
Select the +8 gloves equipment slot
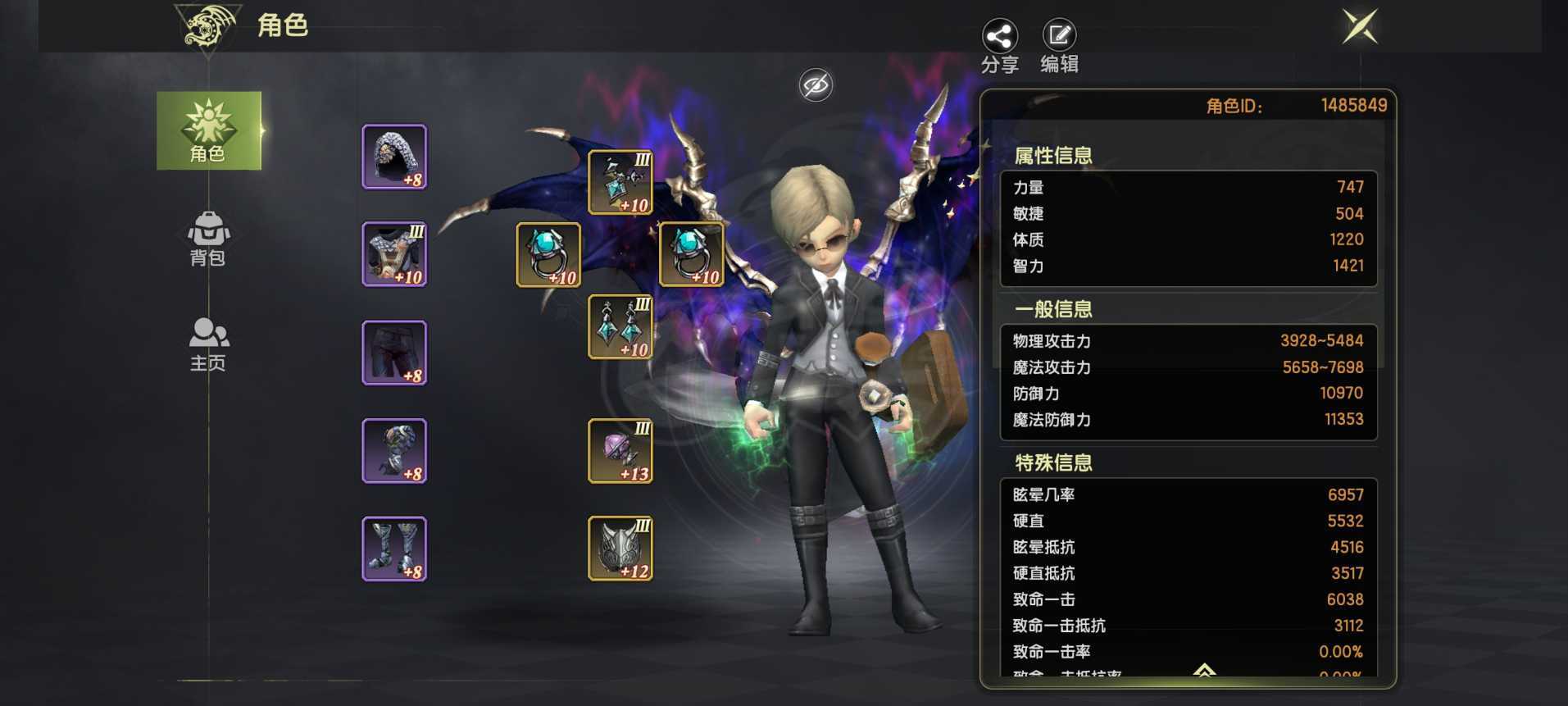(x=394, y=450)
